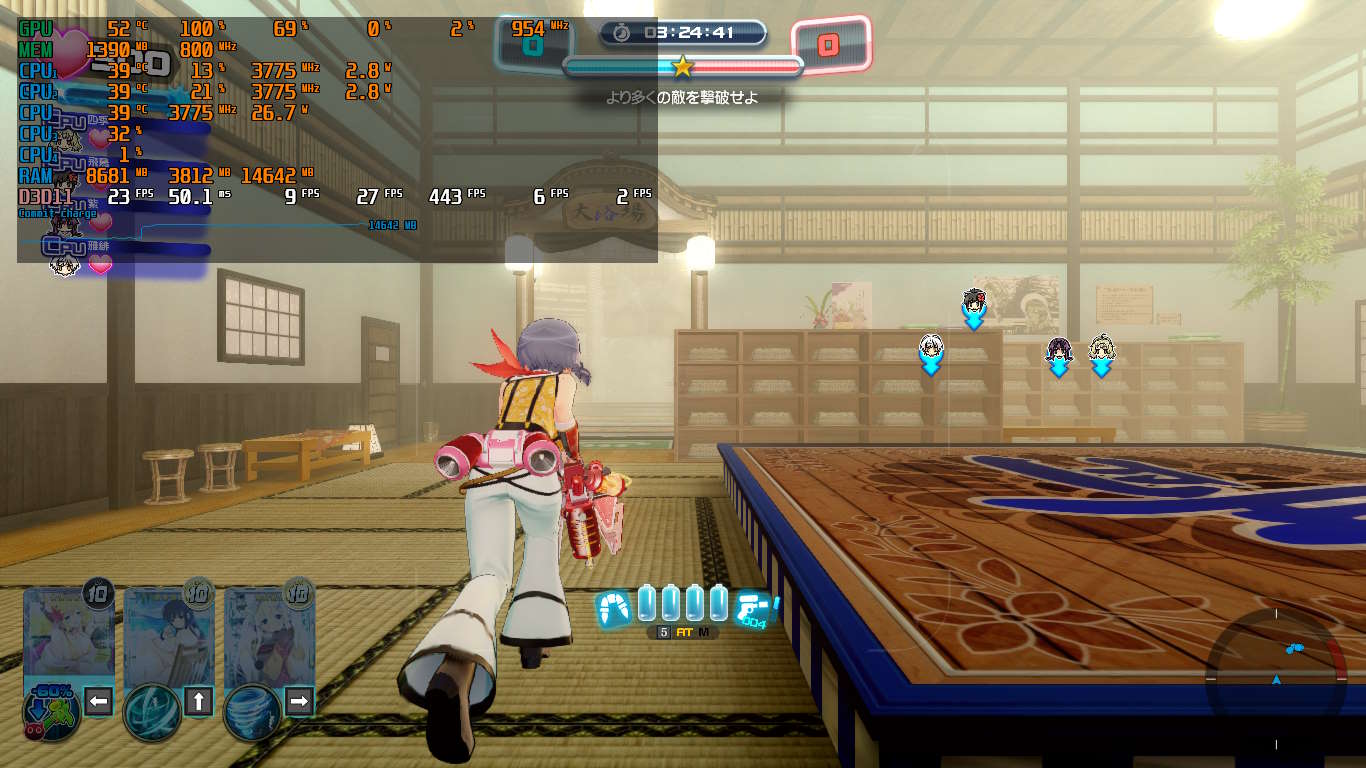Trigger the blue tornado skill
The image size is (1366, 768).
(x=252, y=711)
